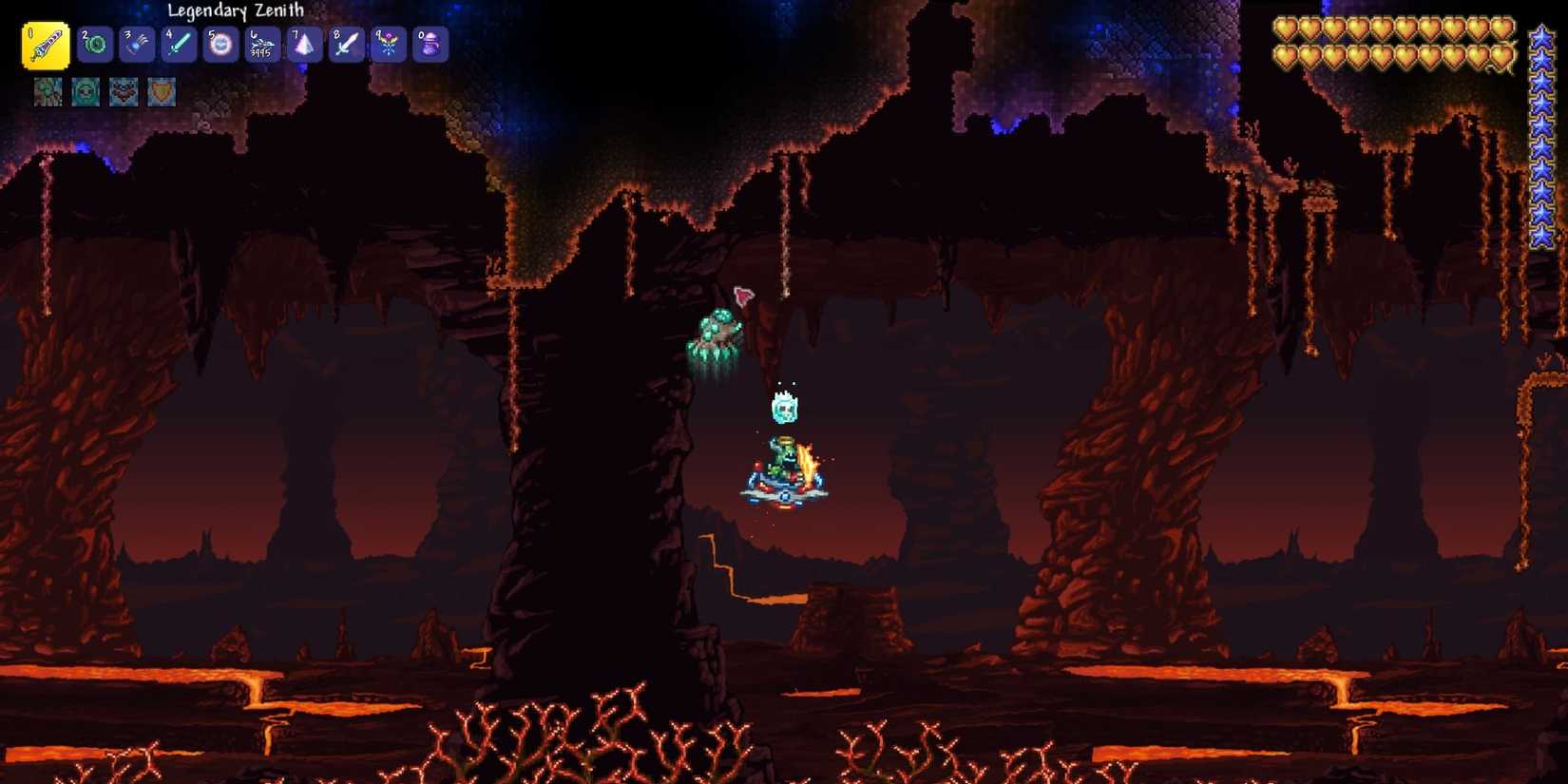
Task: Select the glowing orb weapon in slot 5
Action: pos(218,43)
